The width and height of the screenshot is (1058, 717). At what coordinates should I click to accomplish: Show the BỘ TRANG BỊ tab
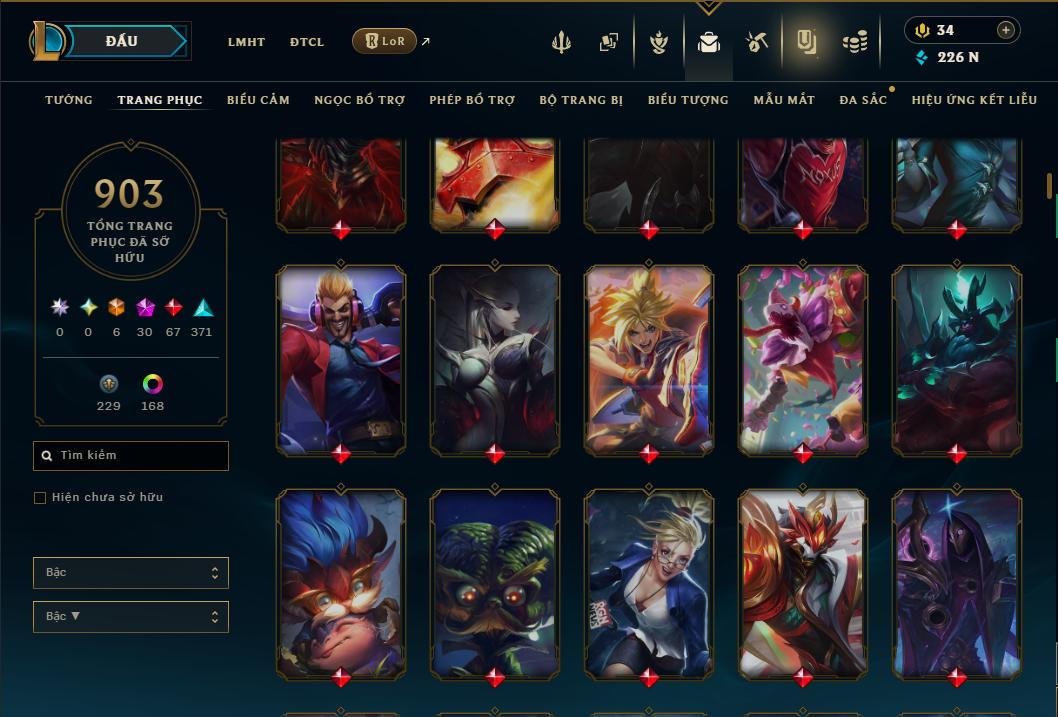(x=581, y=100)
